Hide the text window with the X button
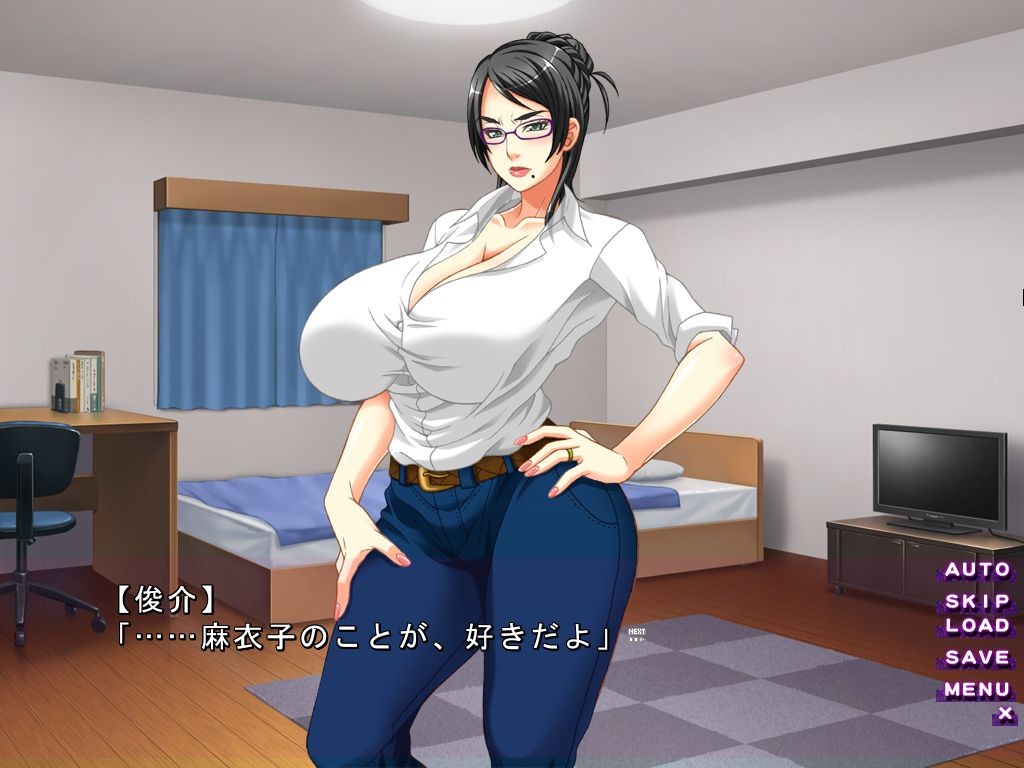This screenshot has height=768, width=1024. pyautogui.click(x=1005, y=713)
